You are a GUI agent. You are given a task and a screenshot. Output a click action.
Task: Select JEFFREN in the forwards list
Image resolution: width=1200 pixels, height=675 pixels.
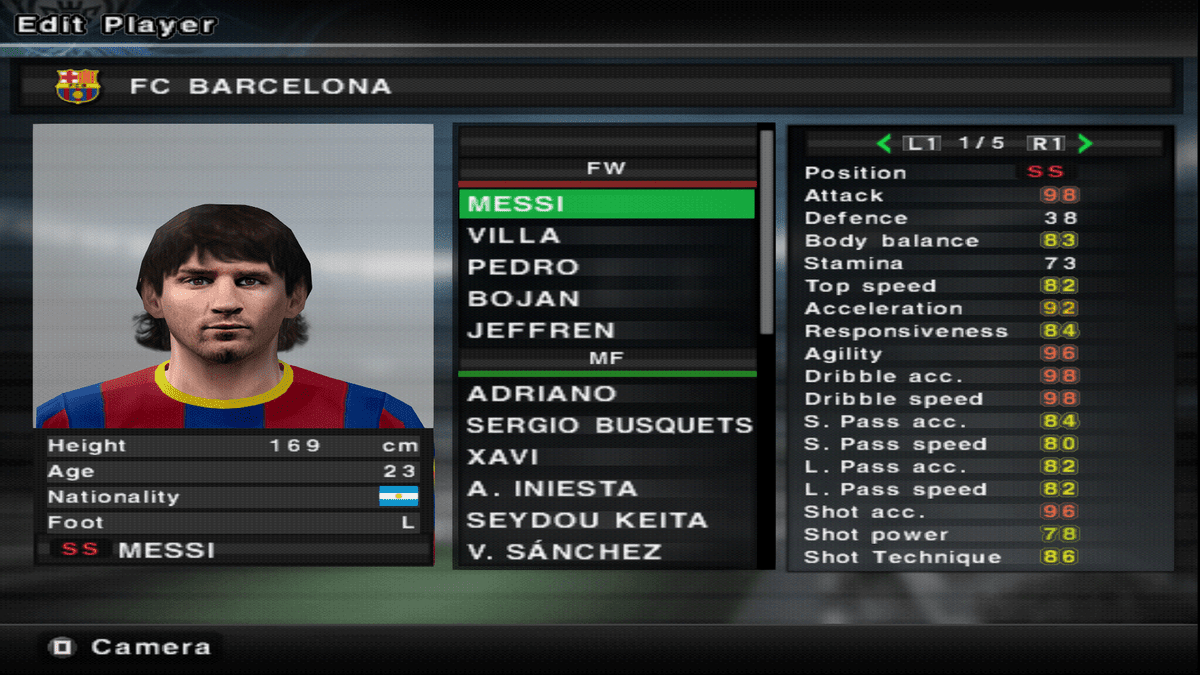pos(606,330)
